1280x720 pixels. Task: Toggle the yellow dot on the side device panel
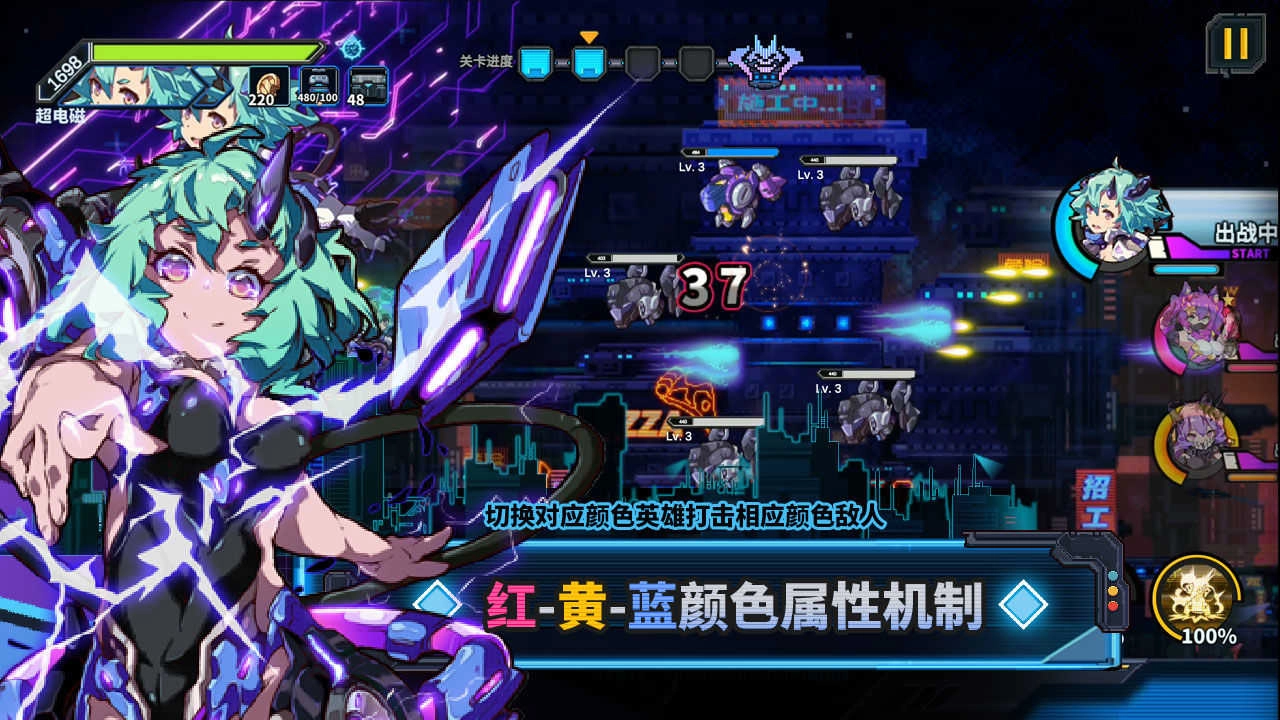tap(1113, 591)
